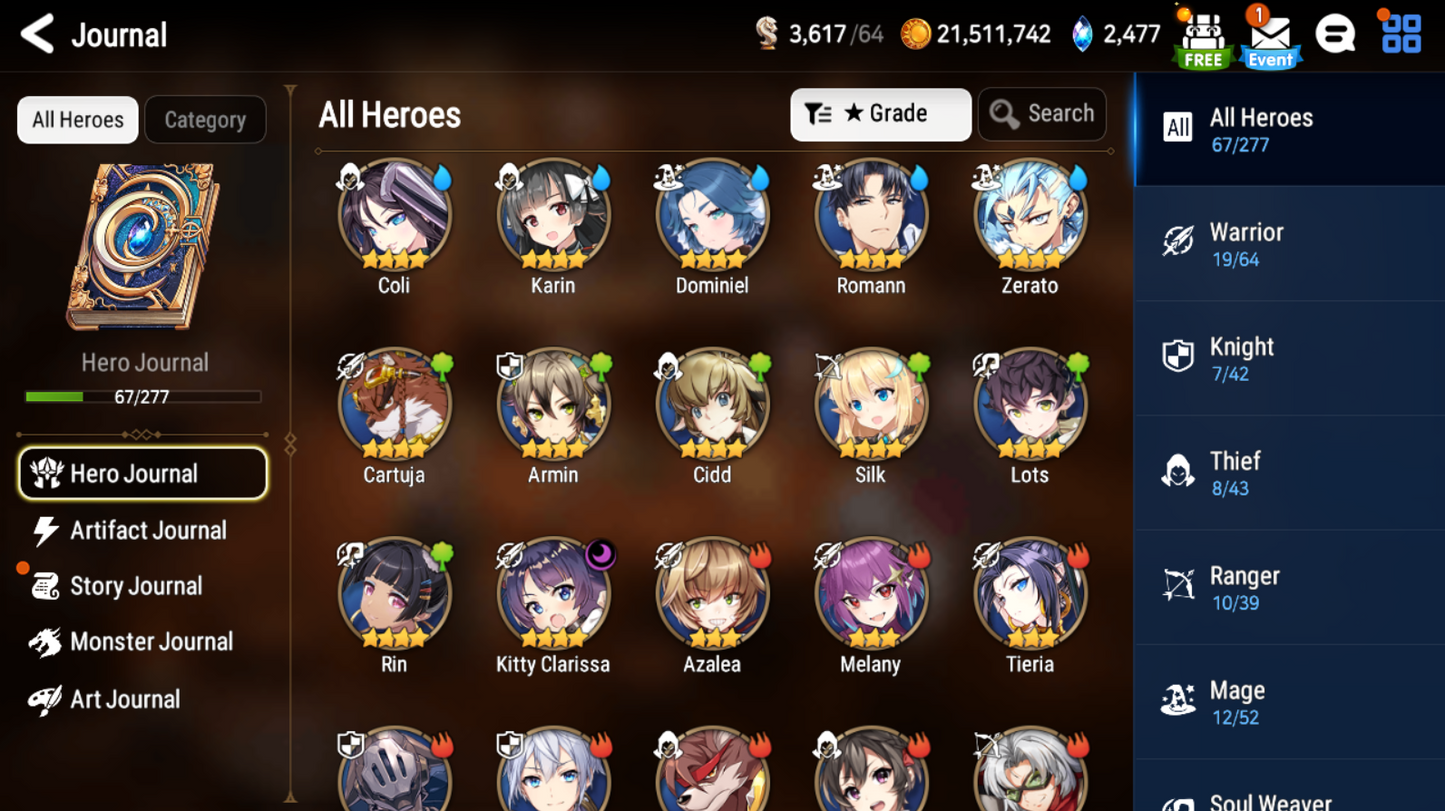Open the Hero Journal section
This screenshot has width=1445, height=811.
tap(143, 473)
